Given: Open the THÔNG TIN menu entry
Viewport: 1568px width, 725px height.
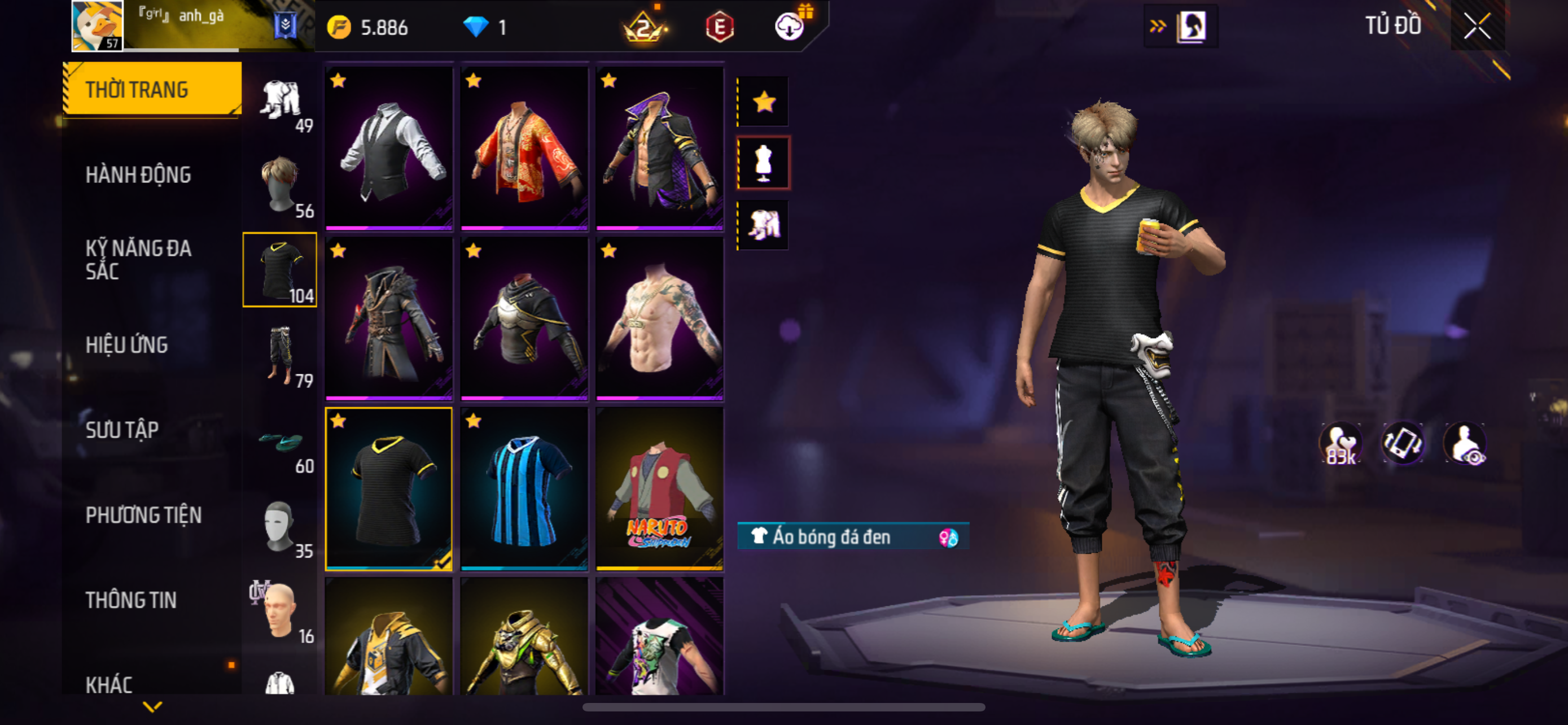Looking at the screenshot, I should coord(131,600).
